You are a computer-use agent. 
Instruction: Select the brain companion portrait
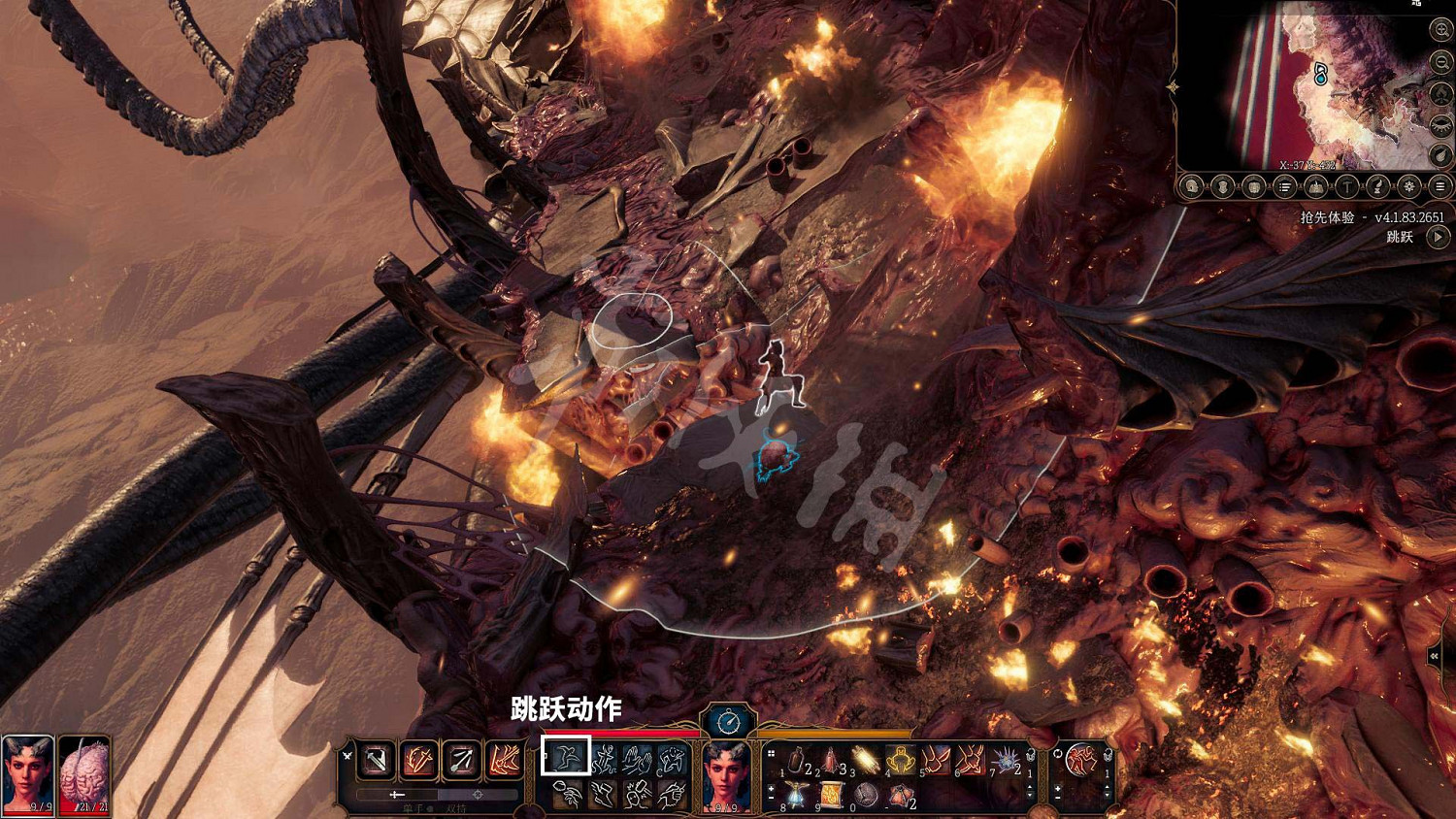click(x=84, y=773)
